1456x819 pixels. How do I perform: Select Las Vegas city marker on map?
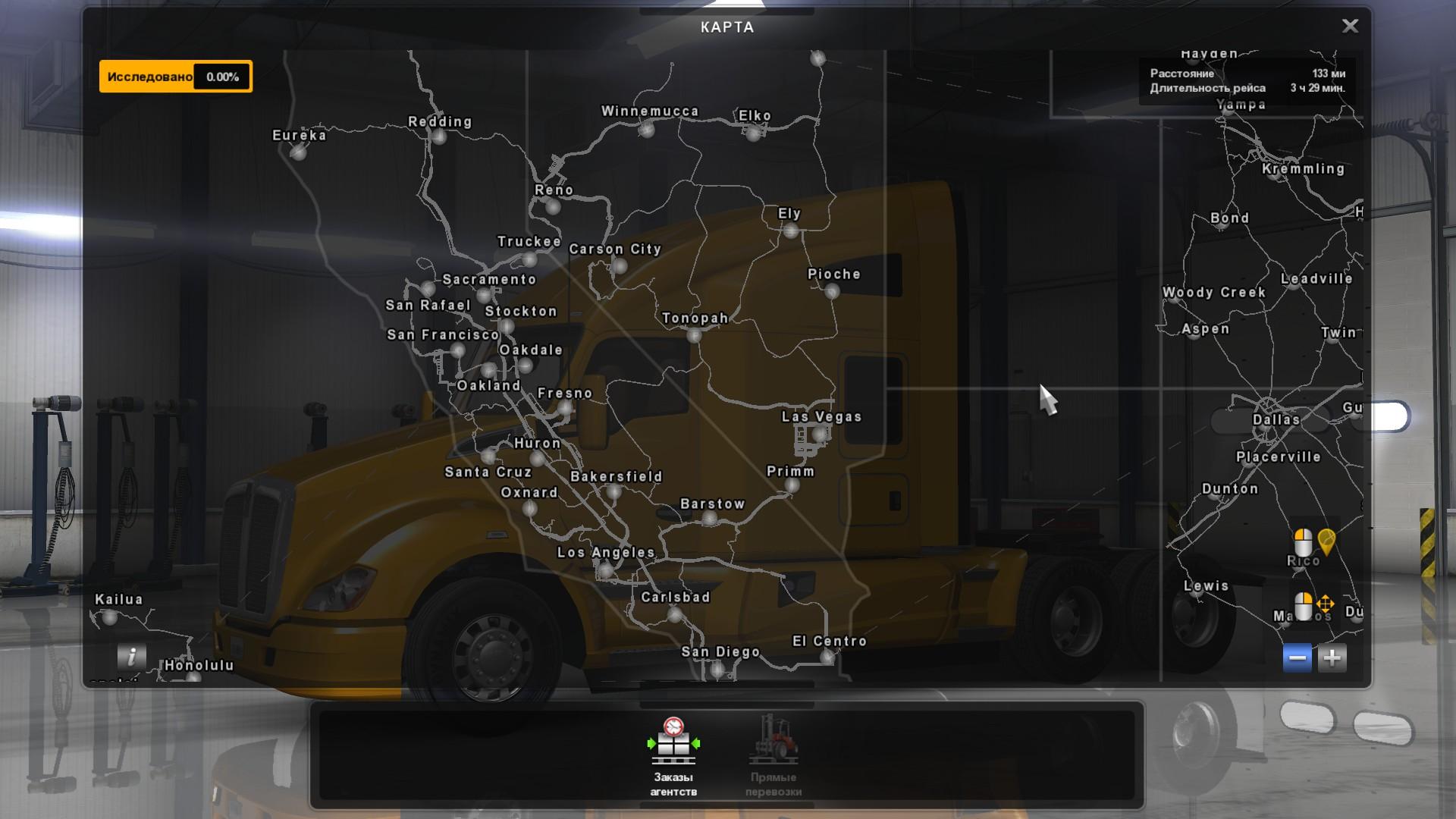pyautogui.click(x=819, y=435)
